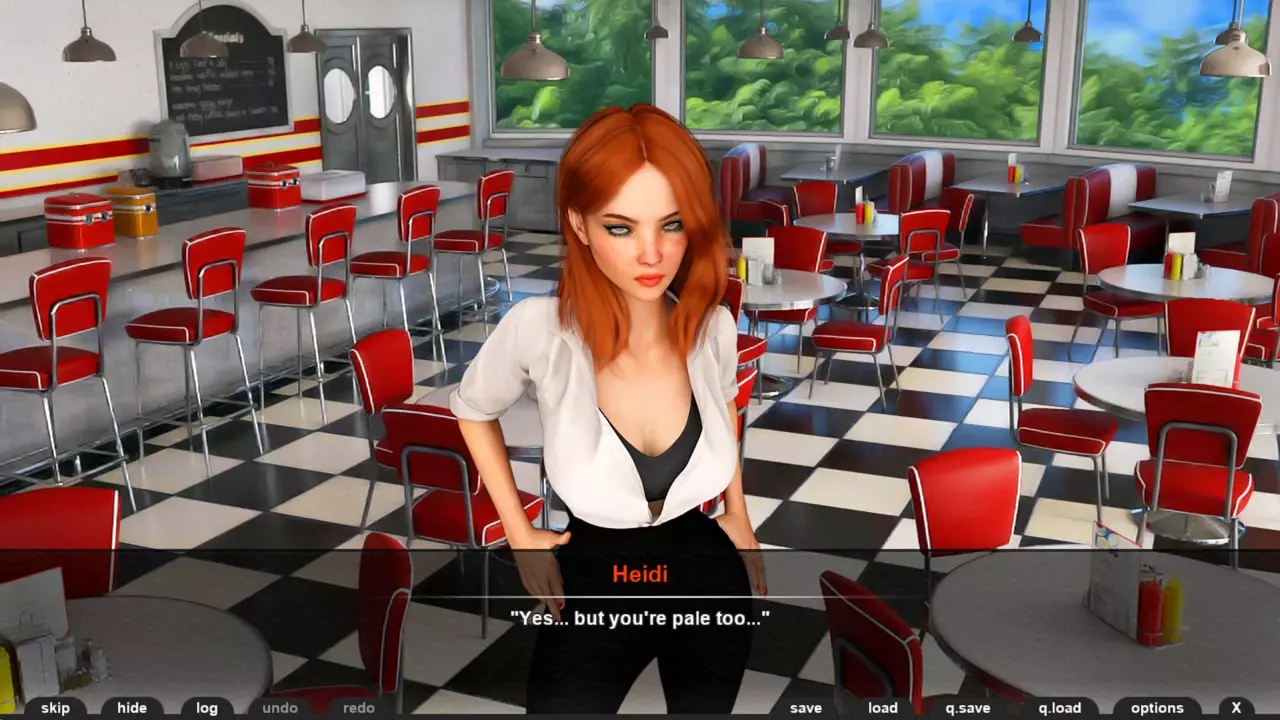Close the game with X button
Screen dimensions: 1280x720
pos(1236,708)
